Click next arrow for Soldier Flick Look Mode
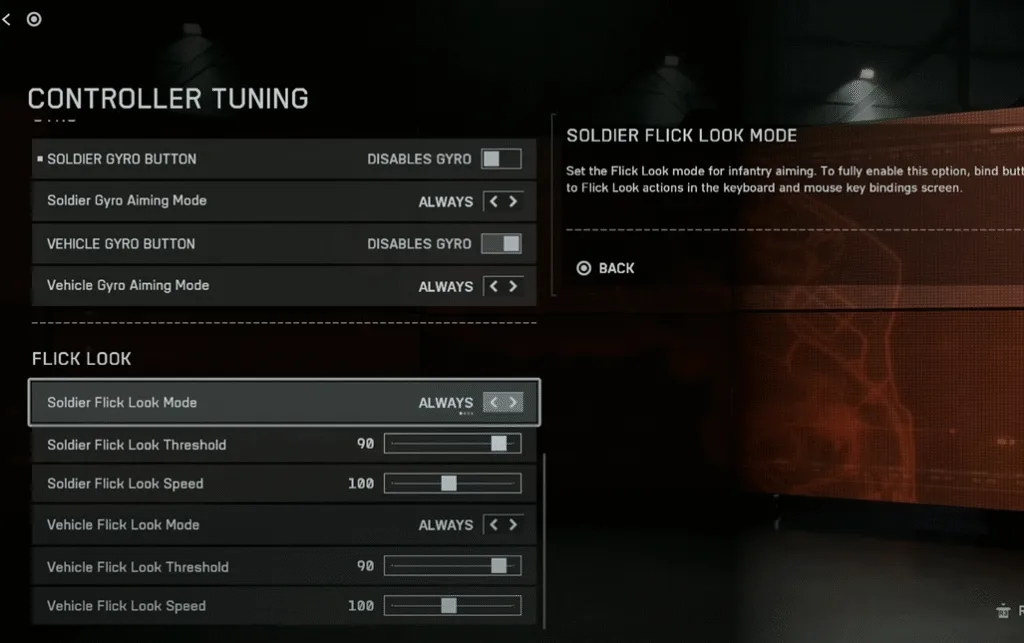The width and height of the screenshot is (1024, 643). 513,403
